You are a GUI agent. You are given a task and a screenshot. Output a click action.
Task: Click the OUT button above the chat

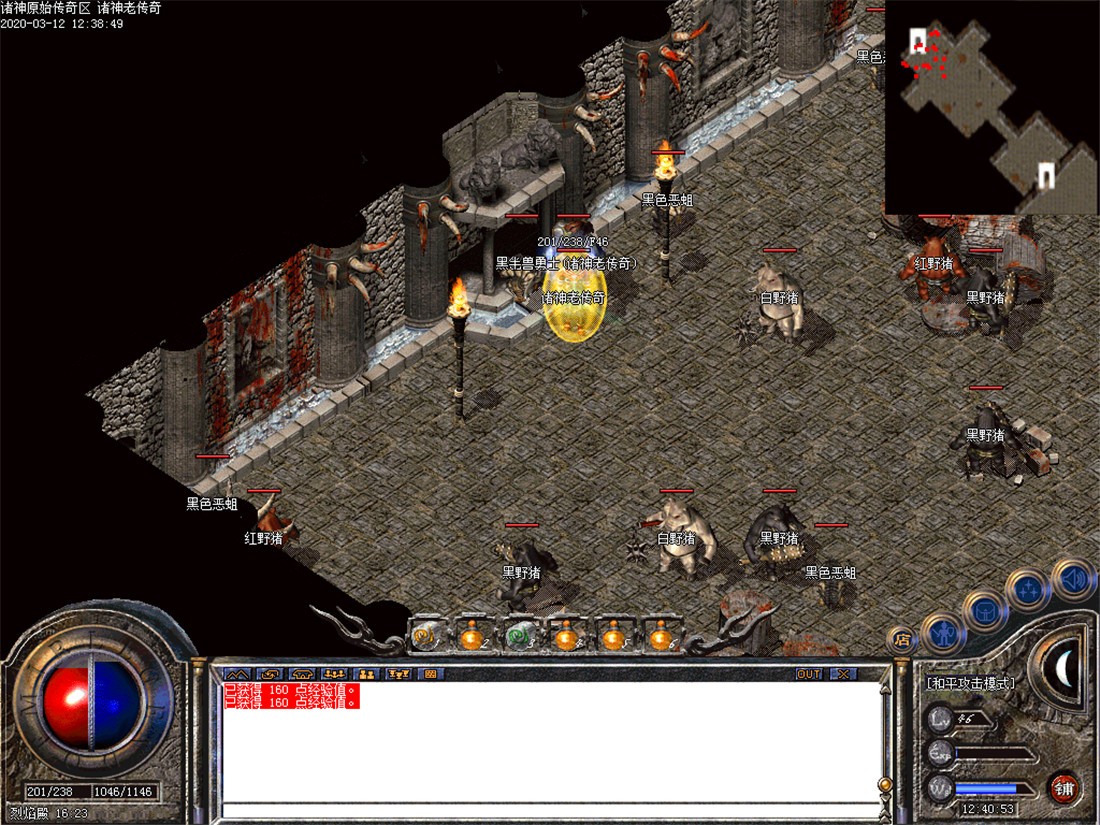click(x=808, y=674)
